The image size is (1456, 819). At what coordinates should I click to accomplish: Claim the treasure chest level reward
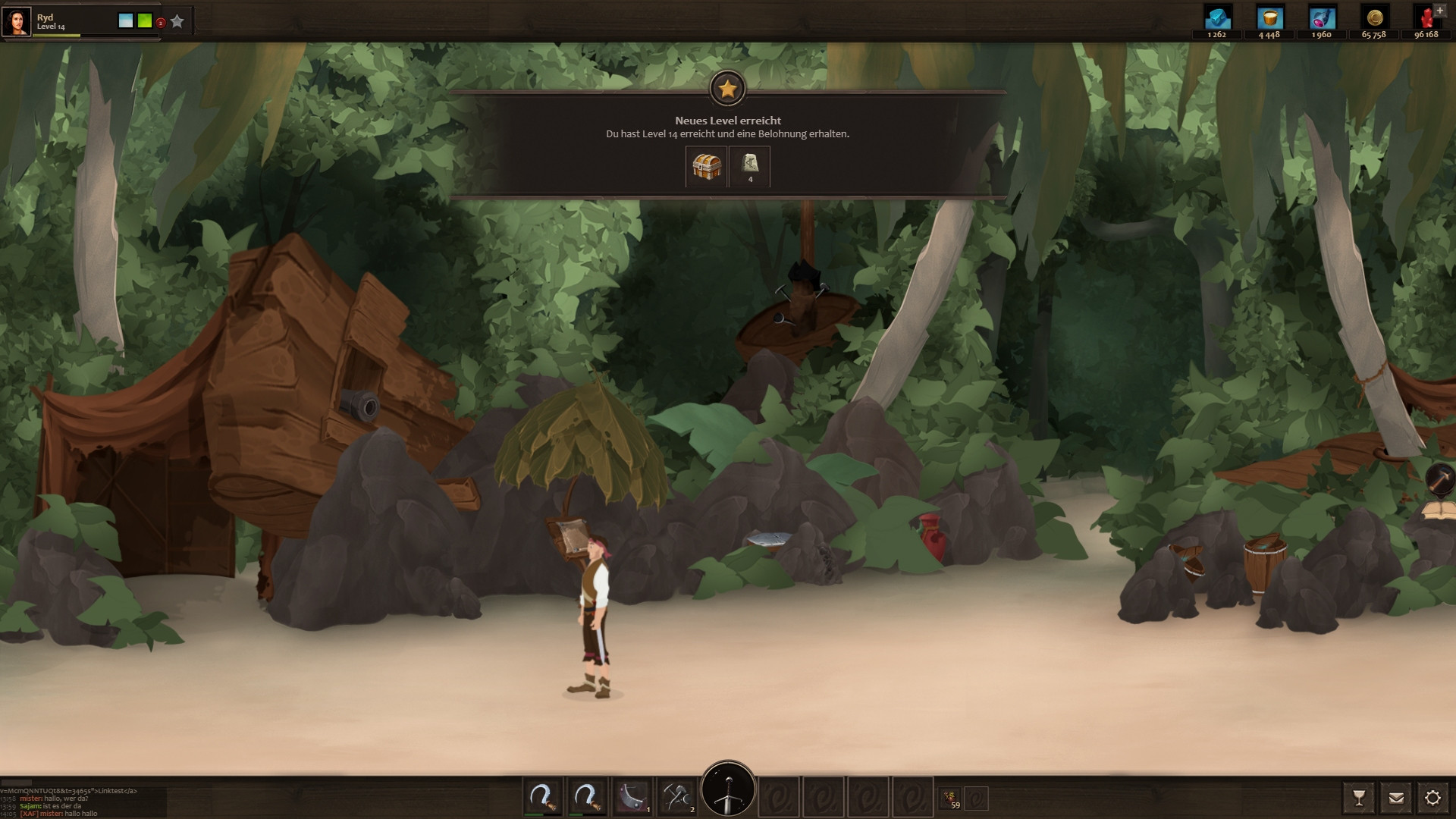click(707, 166)
